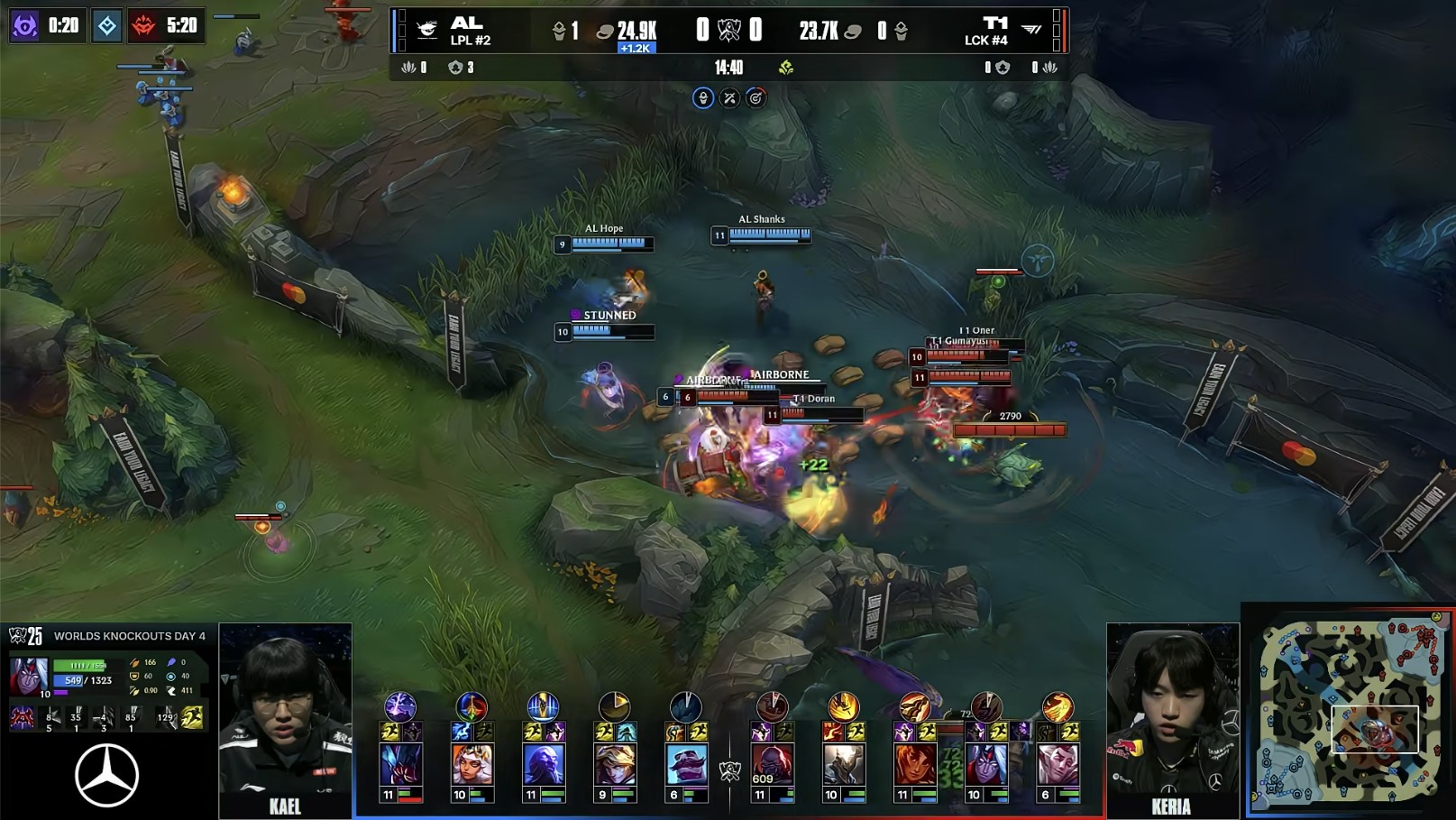
Task: Select Braum's champion portrait
Action: click(x=685, y=765)
